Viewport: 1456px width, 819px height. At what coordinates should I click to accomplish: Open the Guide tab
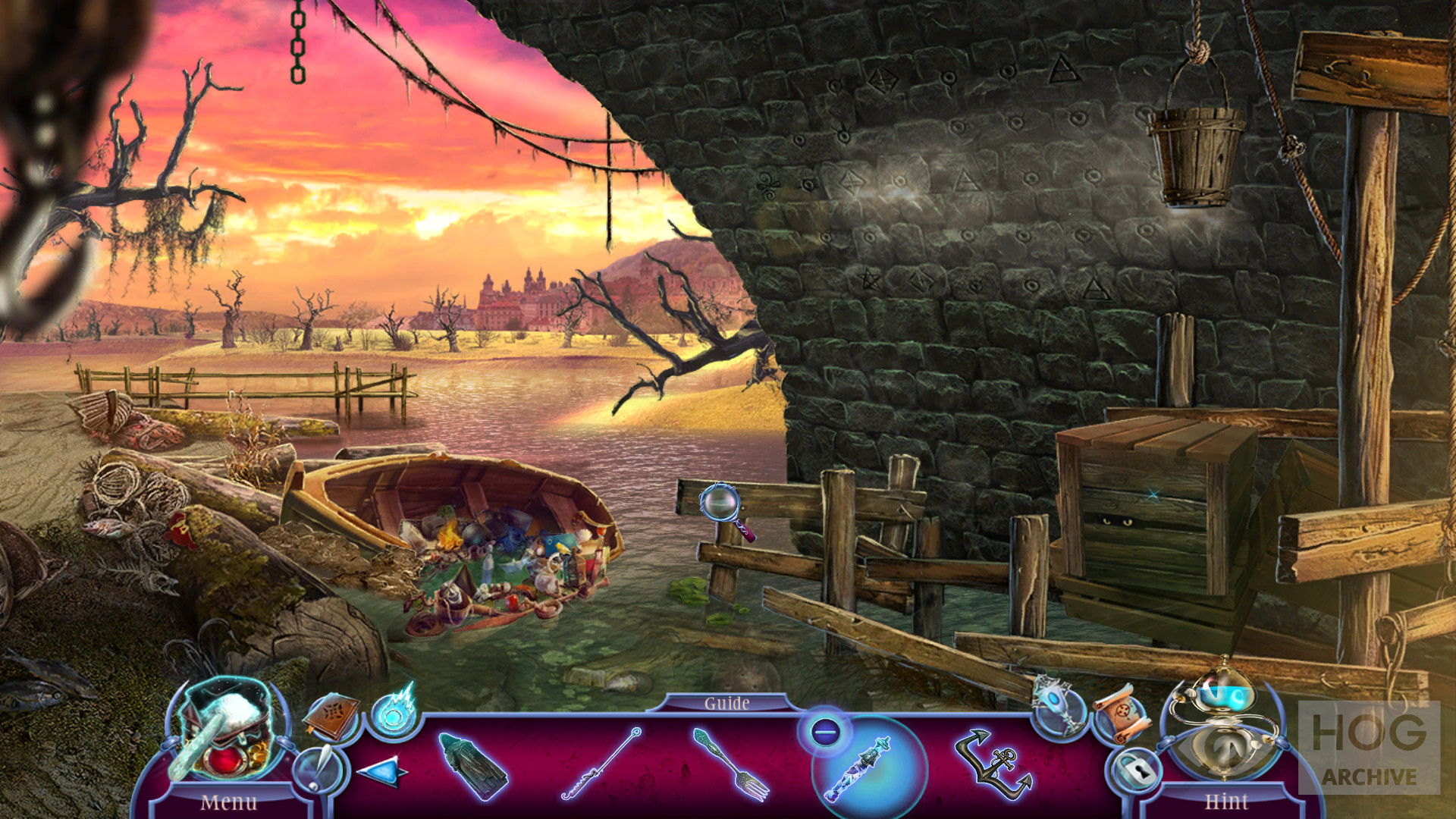726,703
